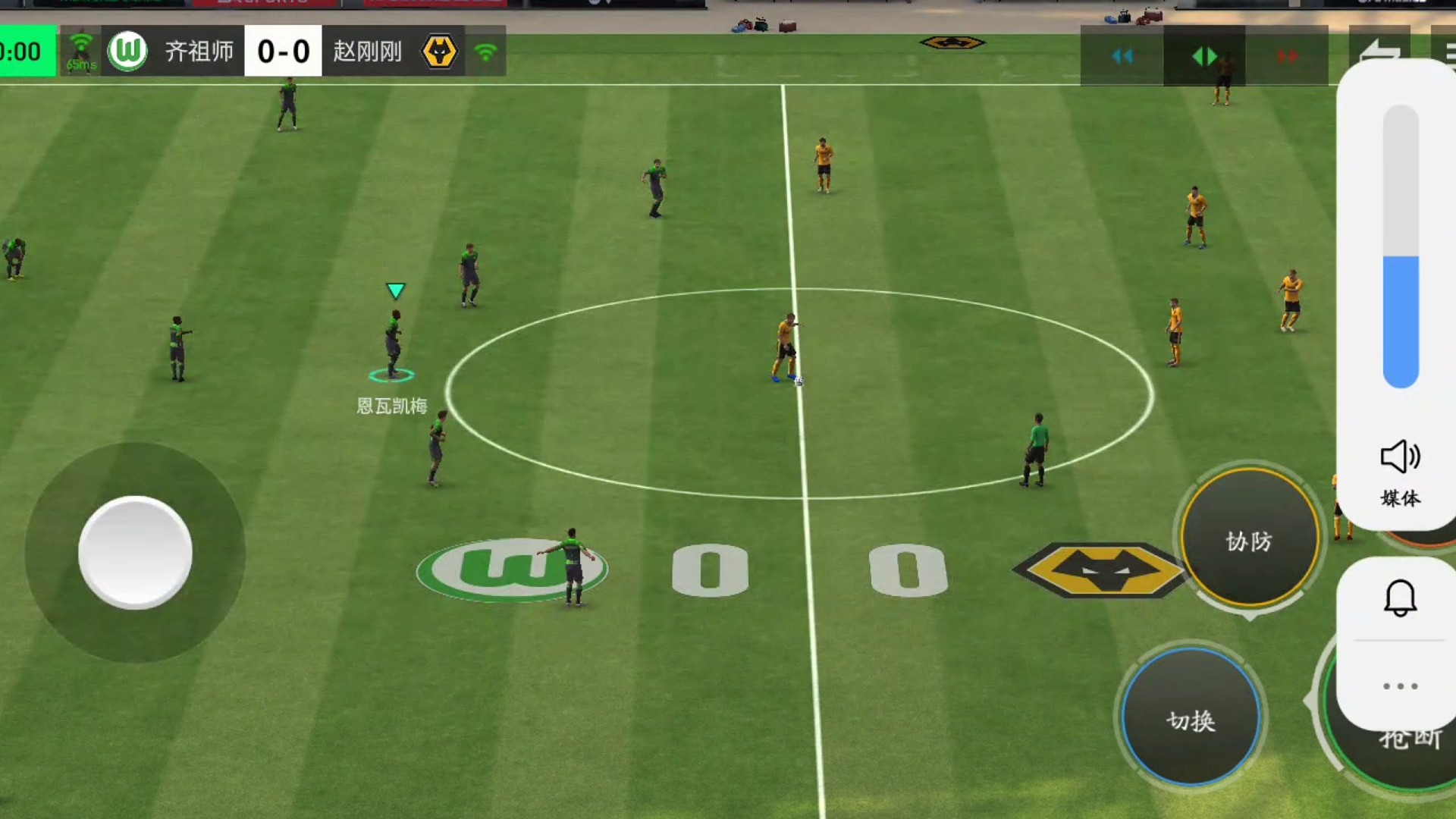
Task: Select the blue double-left defensive tactic
Action: pos(1122,56)
